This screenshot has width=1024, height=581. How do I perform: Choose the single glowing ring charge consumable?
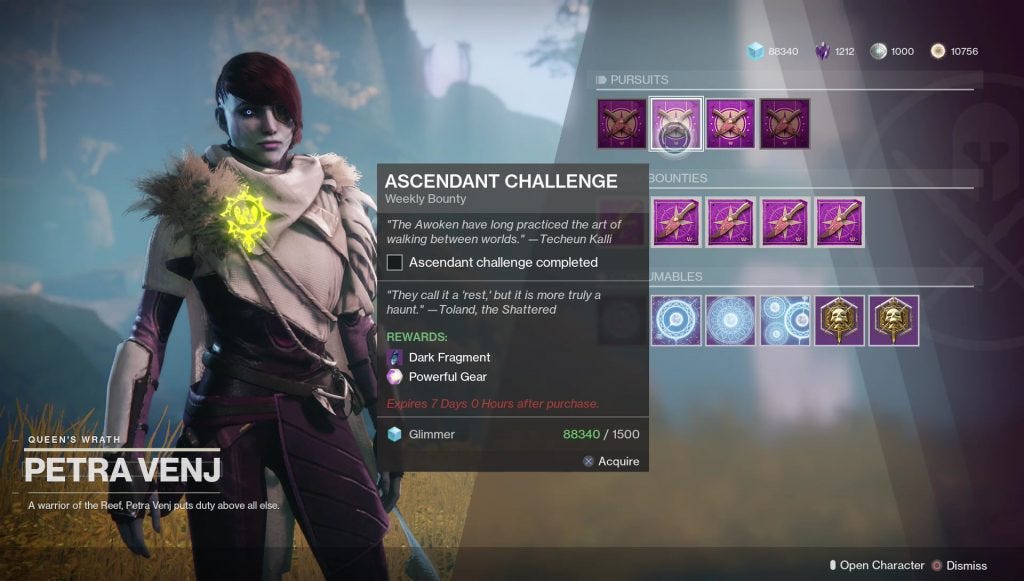click(676, 320)
